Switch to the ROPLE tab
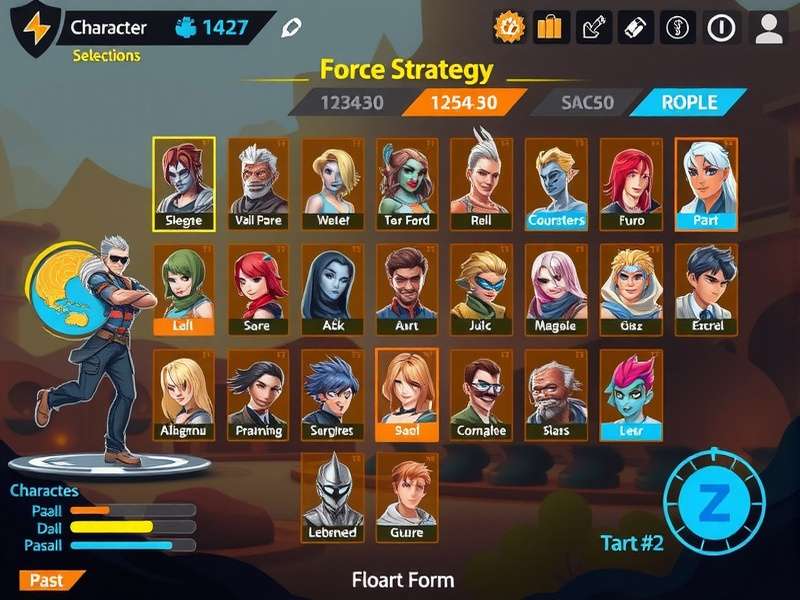Viewport: 800px width, 600px height. point(689,102)
